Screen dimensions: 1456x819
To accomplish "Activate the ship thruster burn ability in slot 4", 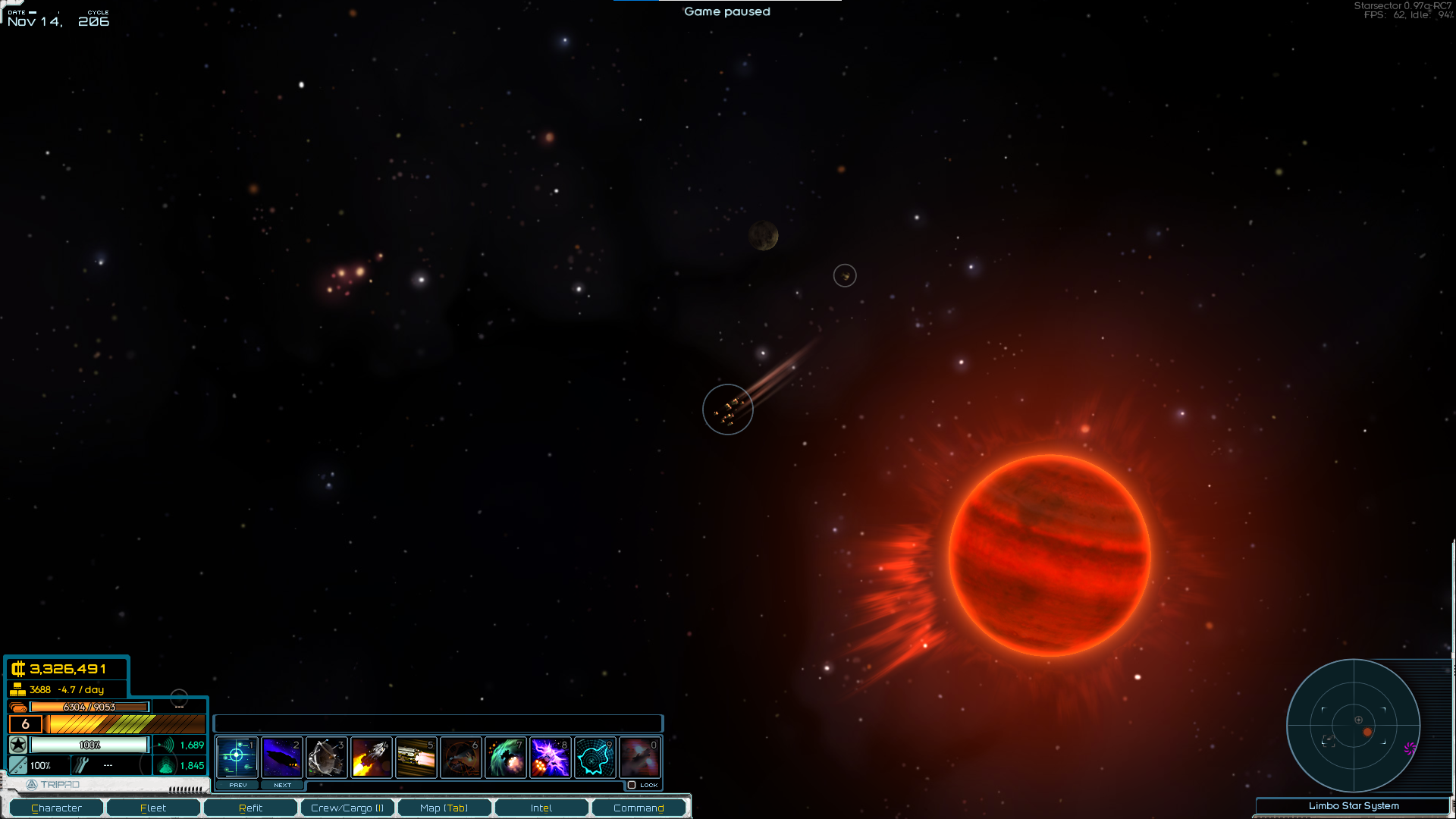I will point(371,757).
